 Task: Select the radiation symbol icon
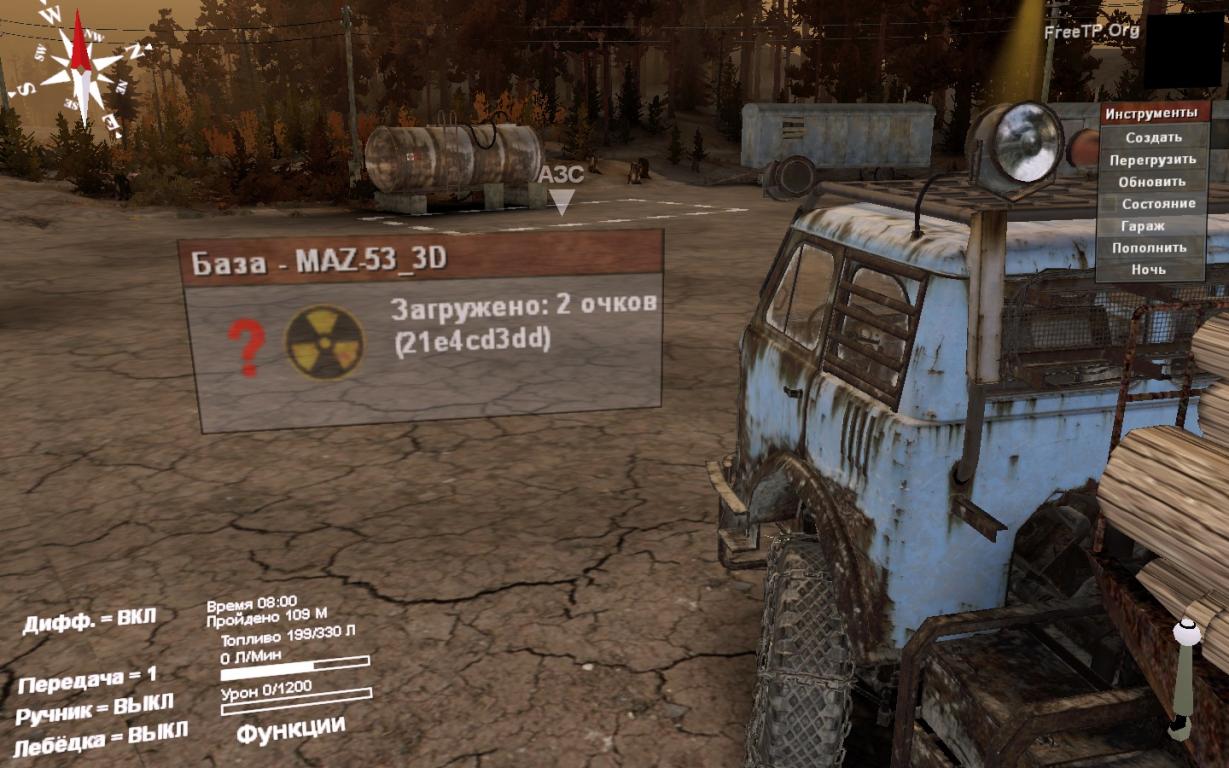pos(325,343)
